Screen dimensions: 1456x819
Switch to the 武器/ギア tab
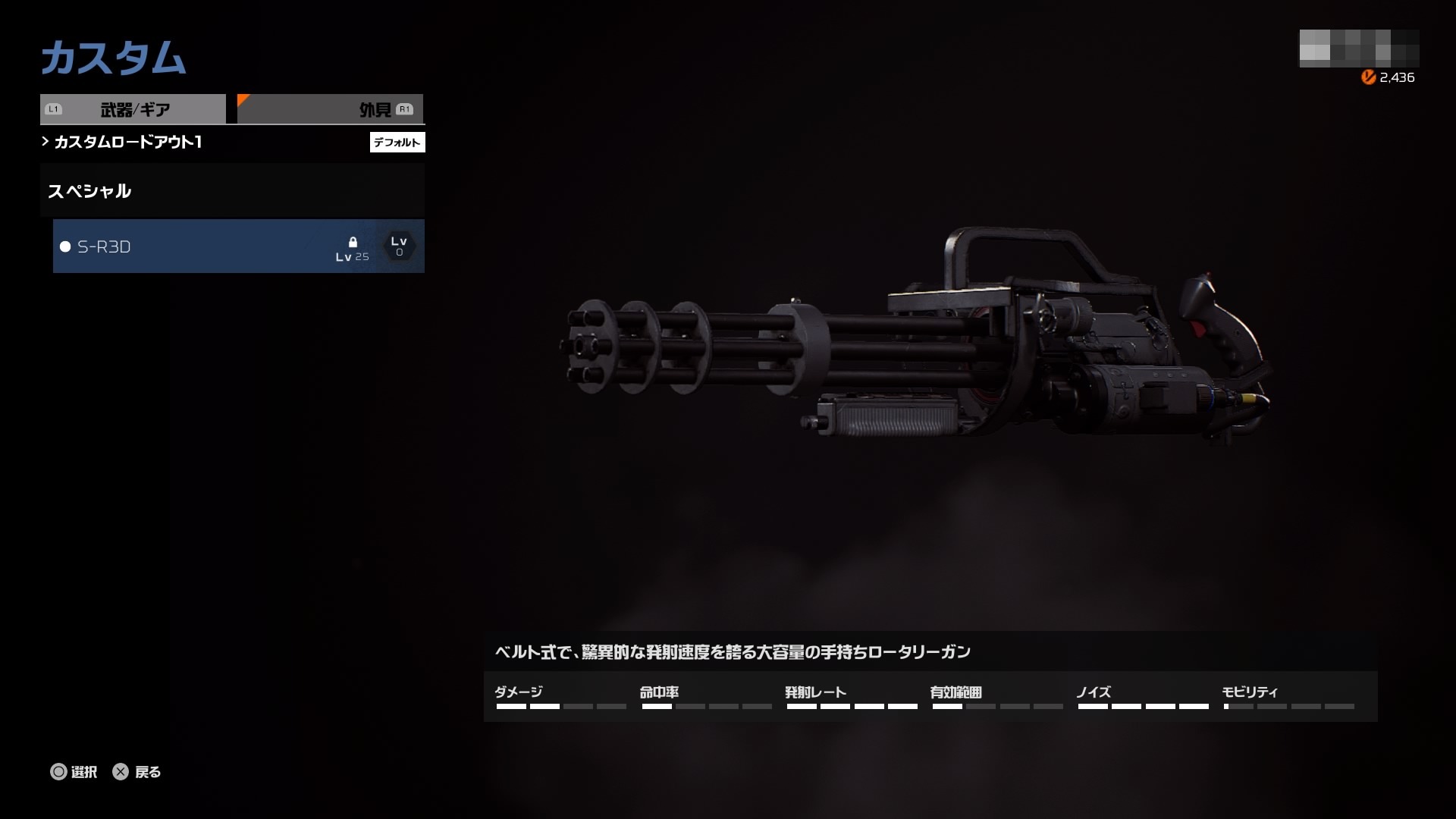133,109
